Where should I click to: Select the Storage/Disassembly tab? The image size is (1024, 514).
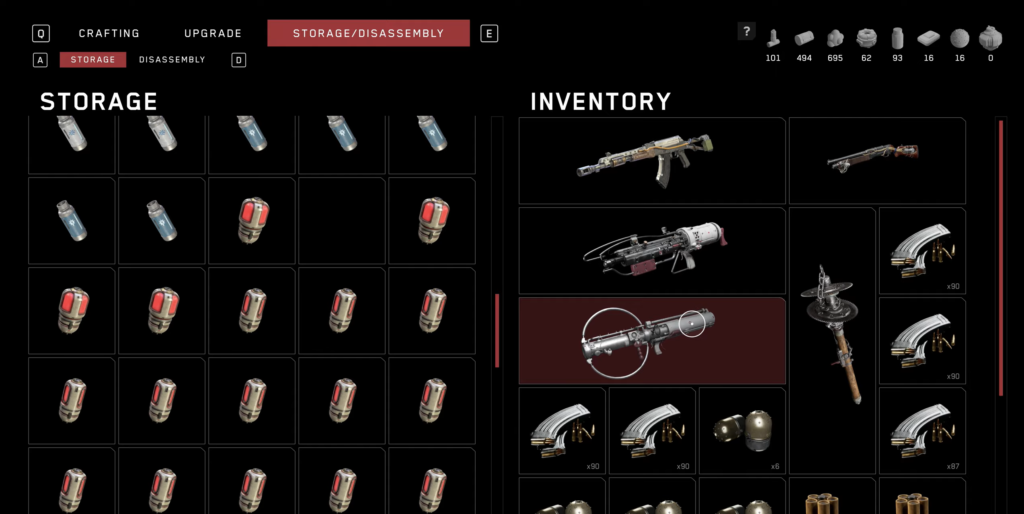368,33
